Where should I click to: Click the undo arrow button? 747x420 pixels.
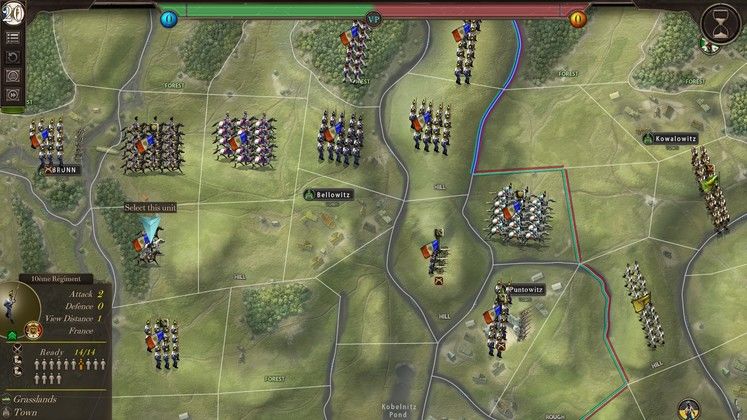(14, 57)
